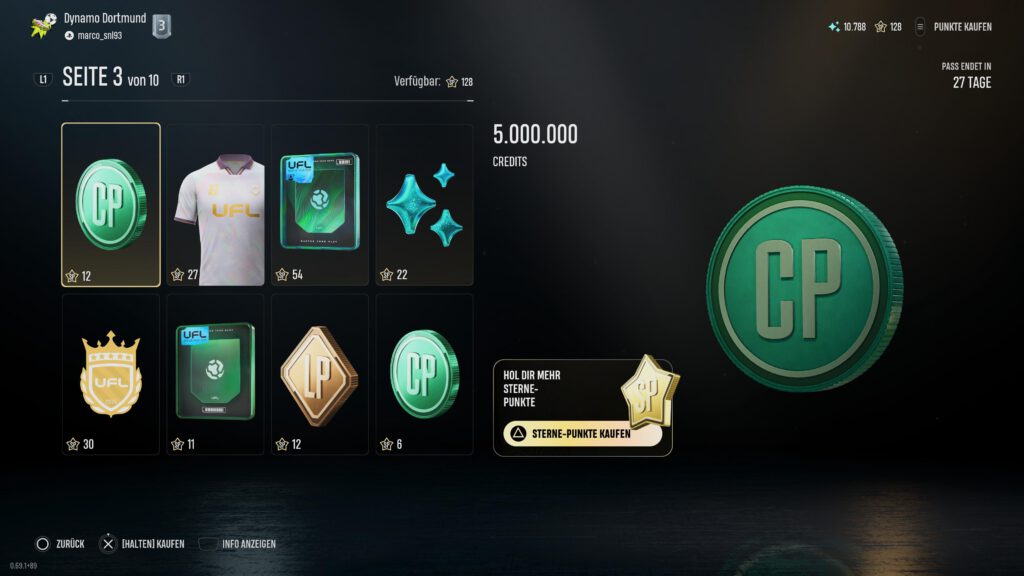The image size is (1024, 576).
Task: Select the golden UFL crown emblem reward
Action: [x=111, y=373]
